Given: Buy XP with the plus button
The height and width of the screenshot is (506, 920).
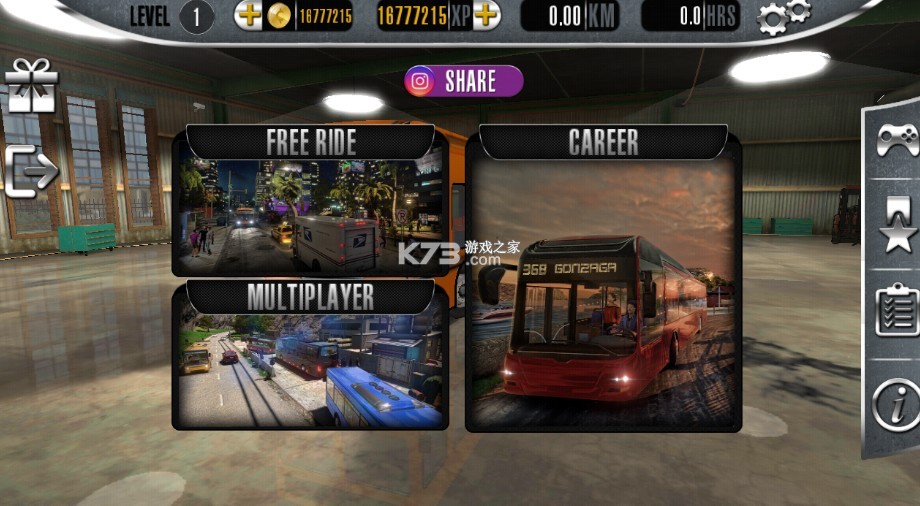Looking at the screenshot, I should tap(486, 15).
